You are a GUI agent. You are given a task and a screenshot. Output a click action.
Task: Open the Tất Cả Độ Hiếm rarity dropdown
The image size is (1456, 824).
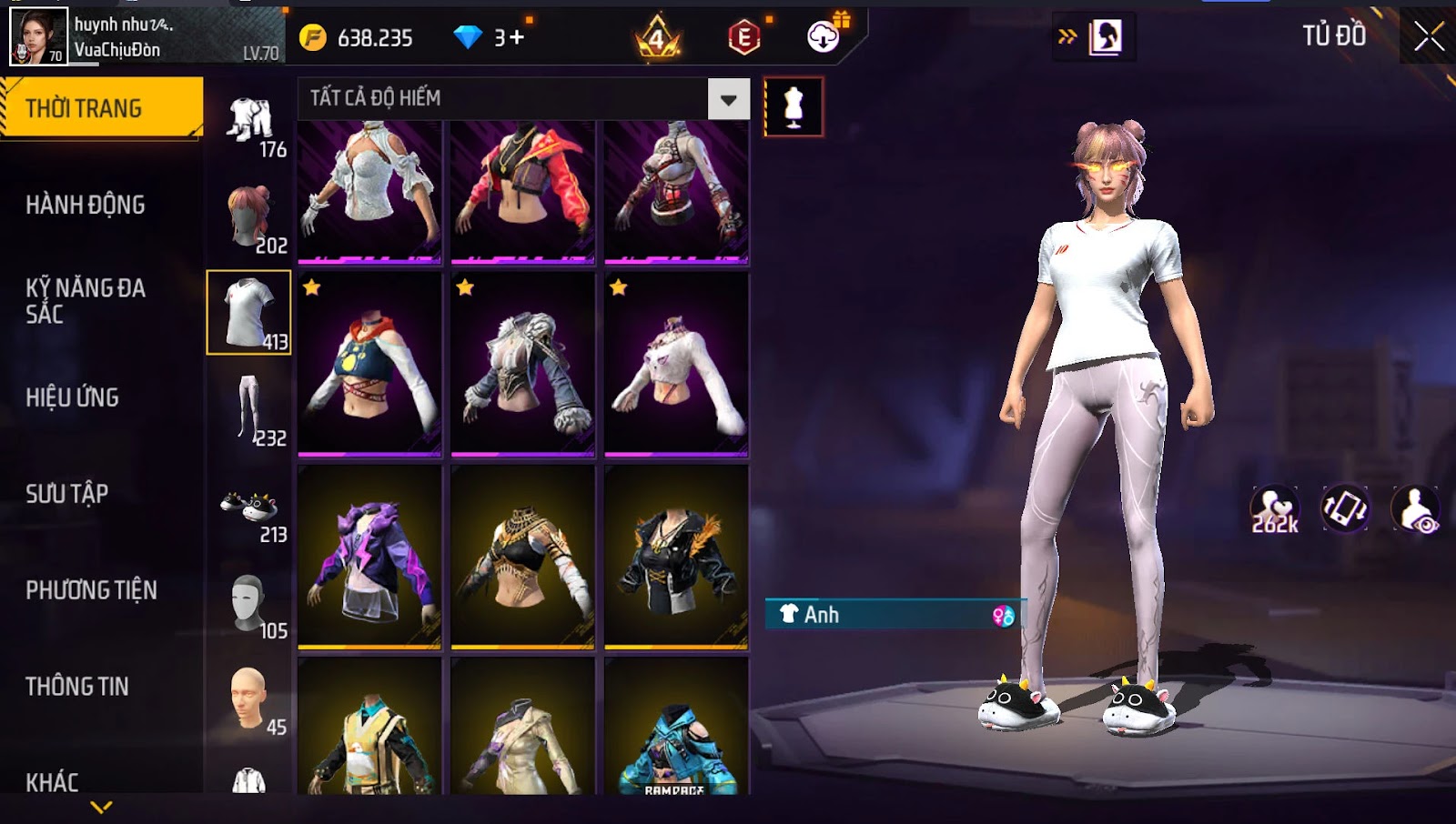(x=729, y=99)
